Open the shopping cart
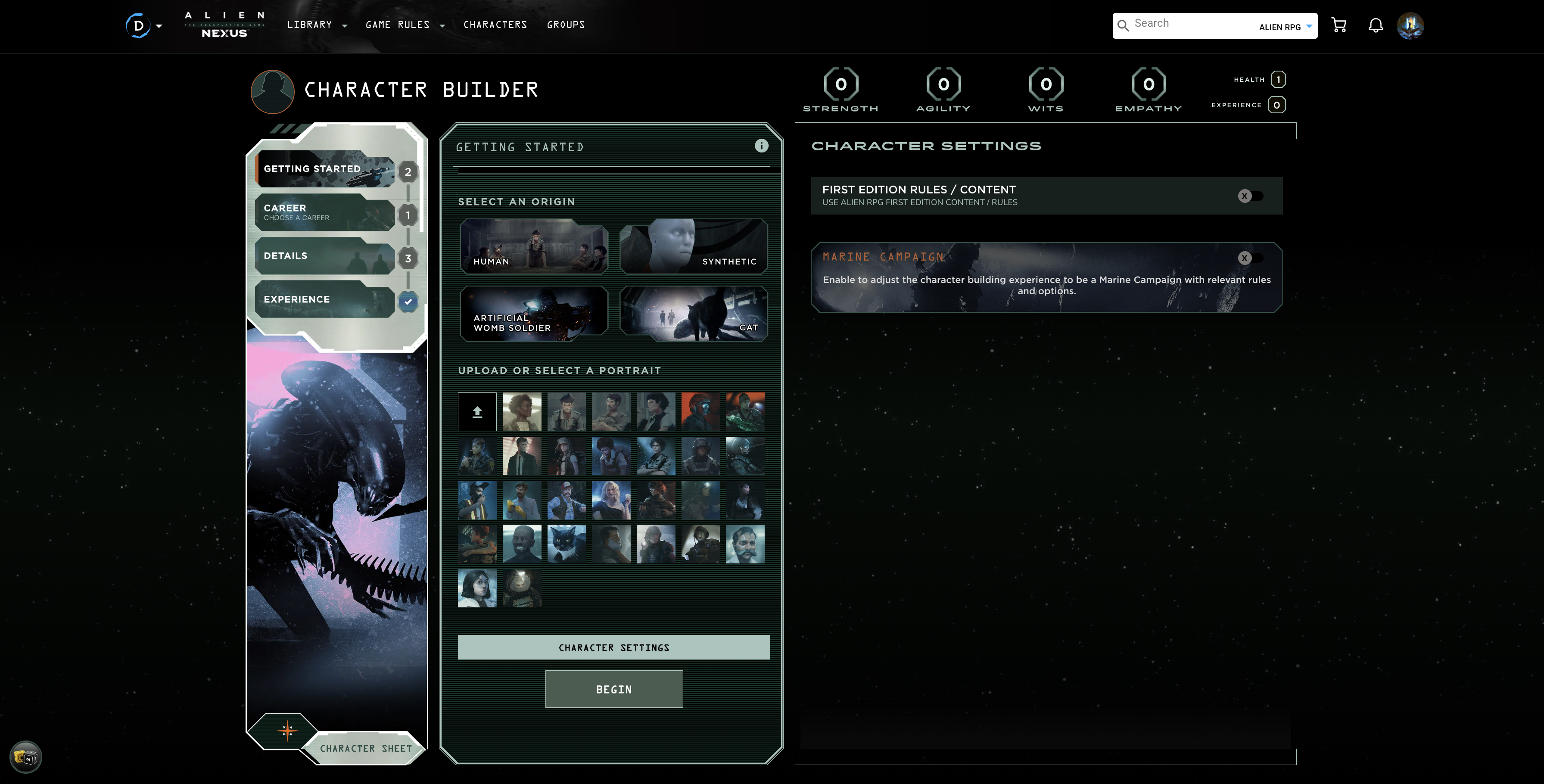Image resolution: width=1544 pixels, height=784 pixels. (1339, 25)
